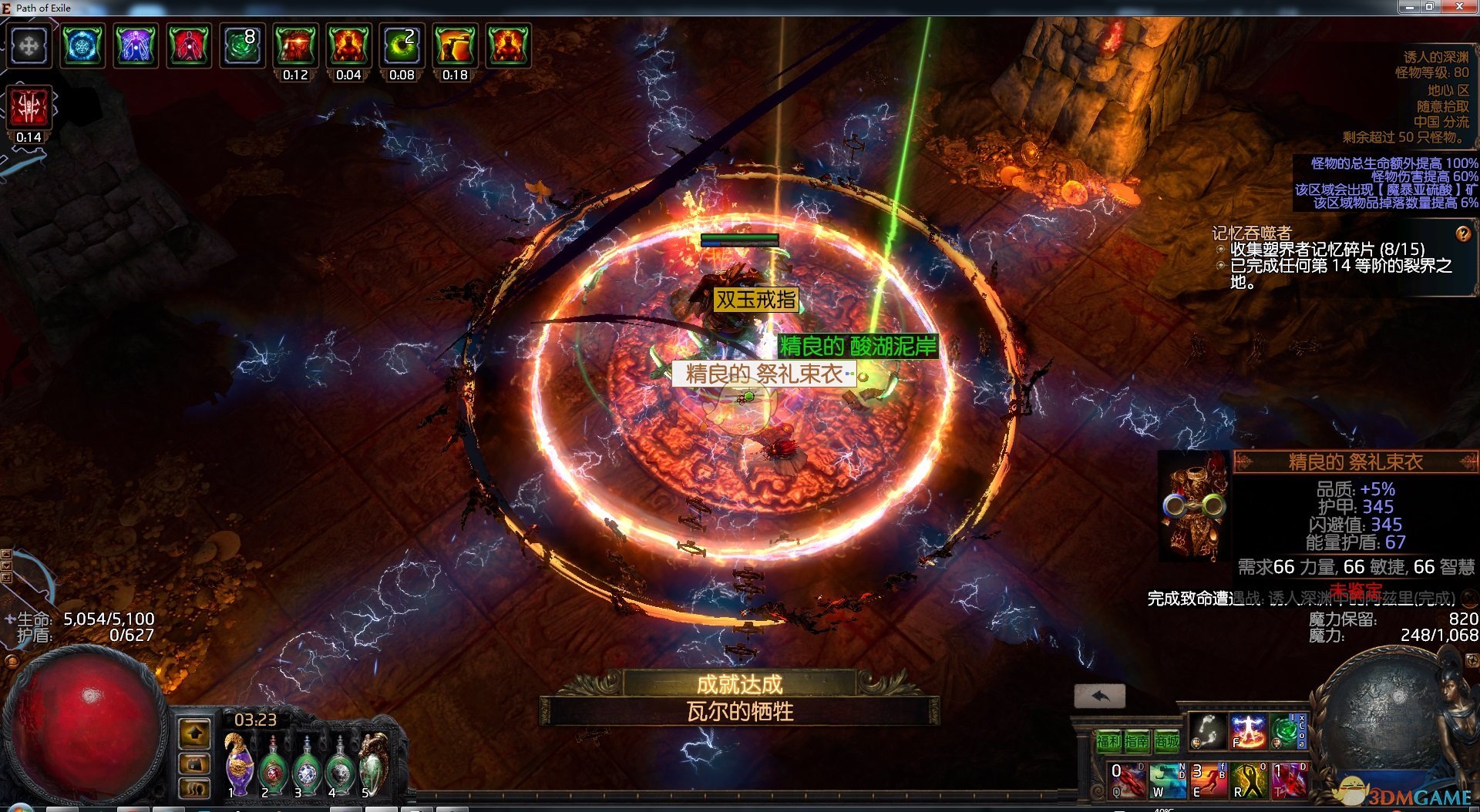Activate the W blue dash skill
Image resolution: width=1480 pixels, height=812 pixels.
1168,780
